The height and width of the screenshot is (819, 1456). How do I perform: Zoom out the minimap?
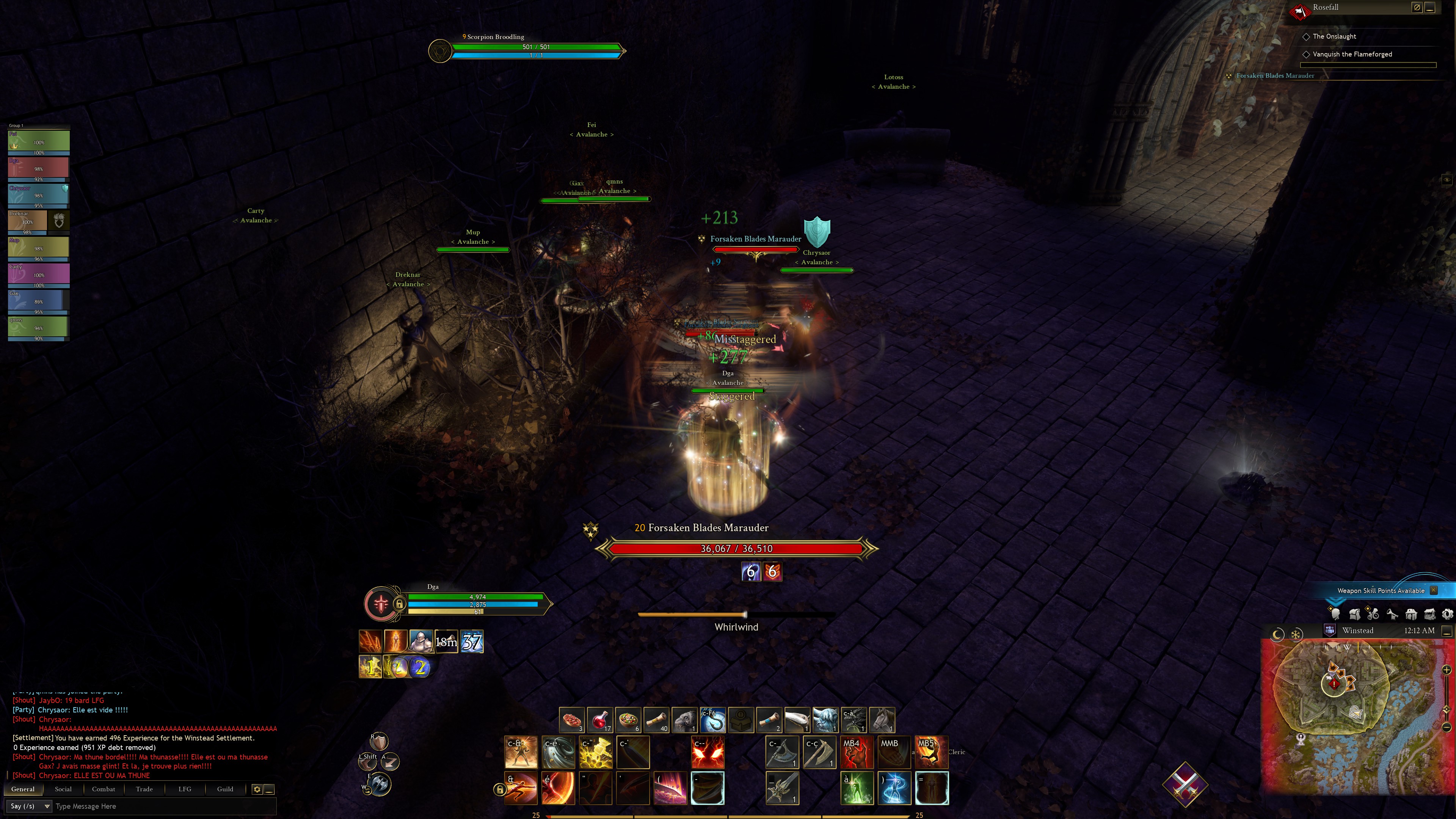[1447, 727]
